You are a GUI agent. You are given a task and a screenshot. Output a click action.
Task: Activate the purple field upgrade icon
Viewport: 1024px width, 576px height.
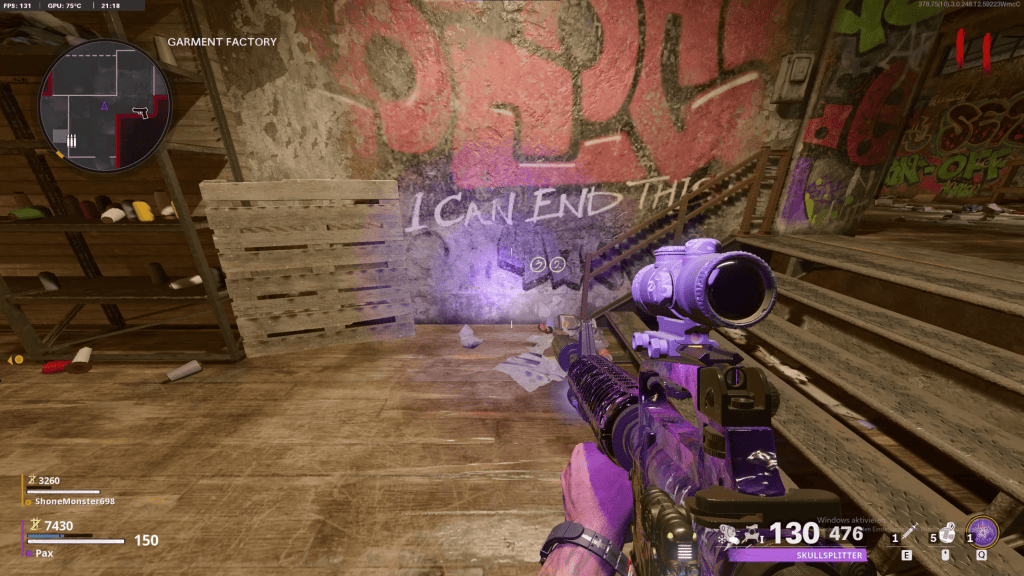[983, 531]
